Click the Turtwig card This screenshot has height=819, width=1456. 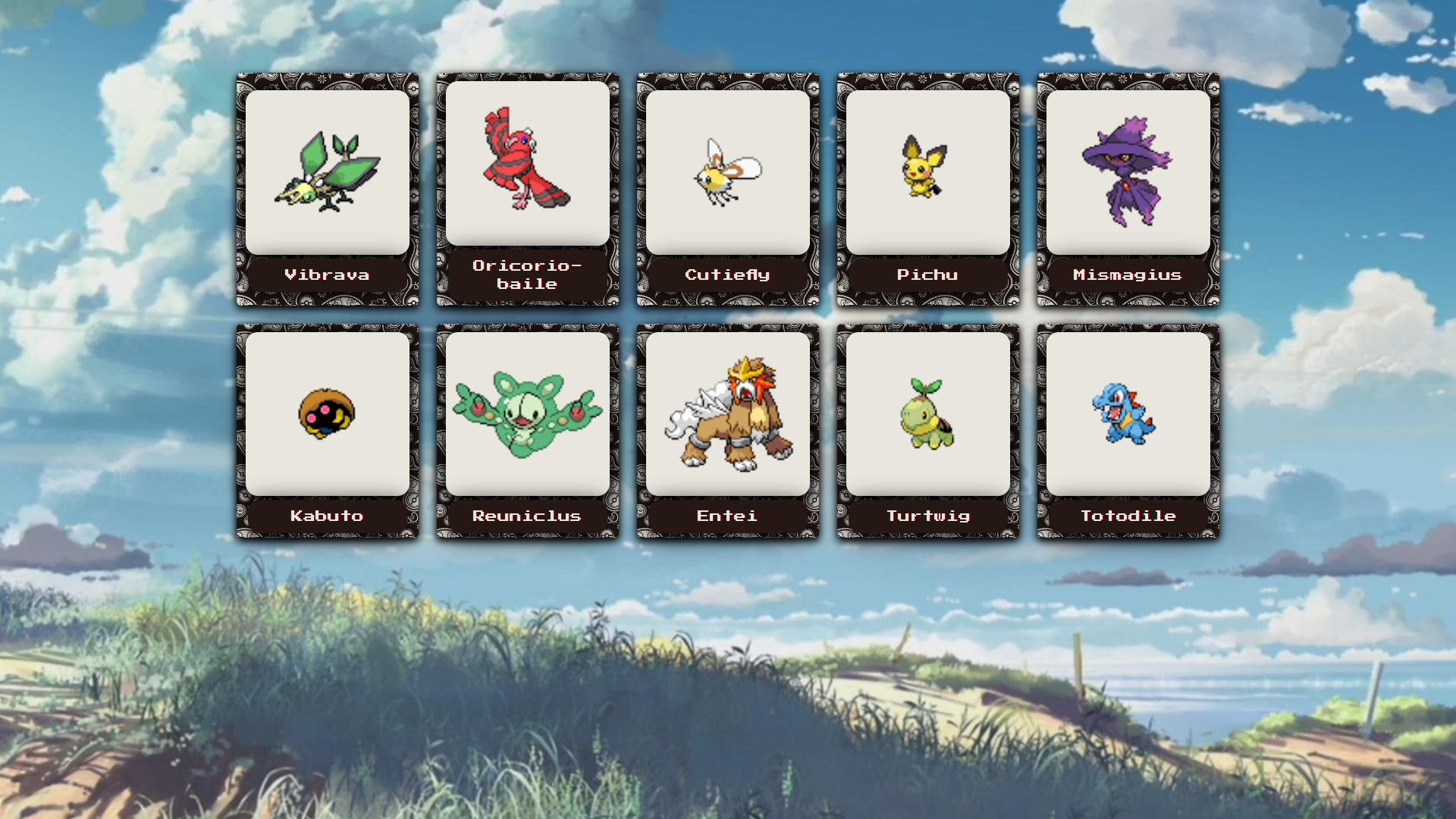pyautogui.click(x=928, y=431)
